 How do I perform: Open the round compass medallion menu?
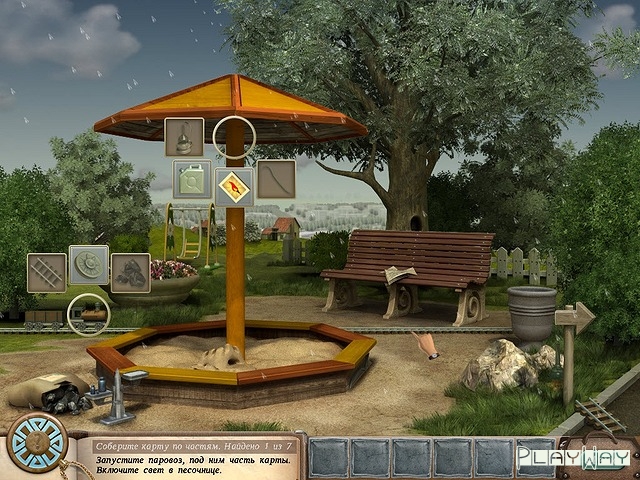[x=37, y=441]
